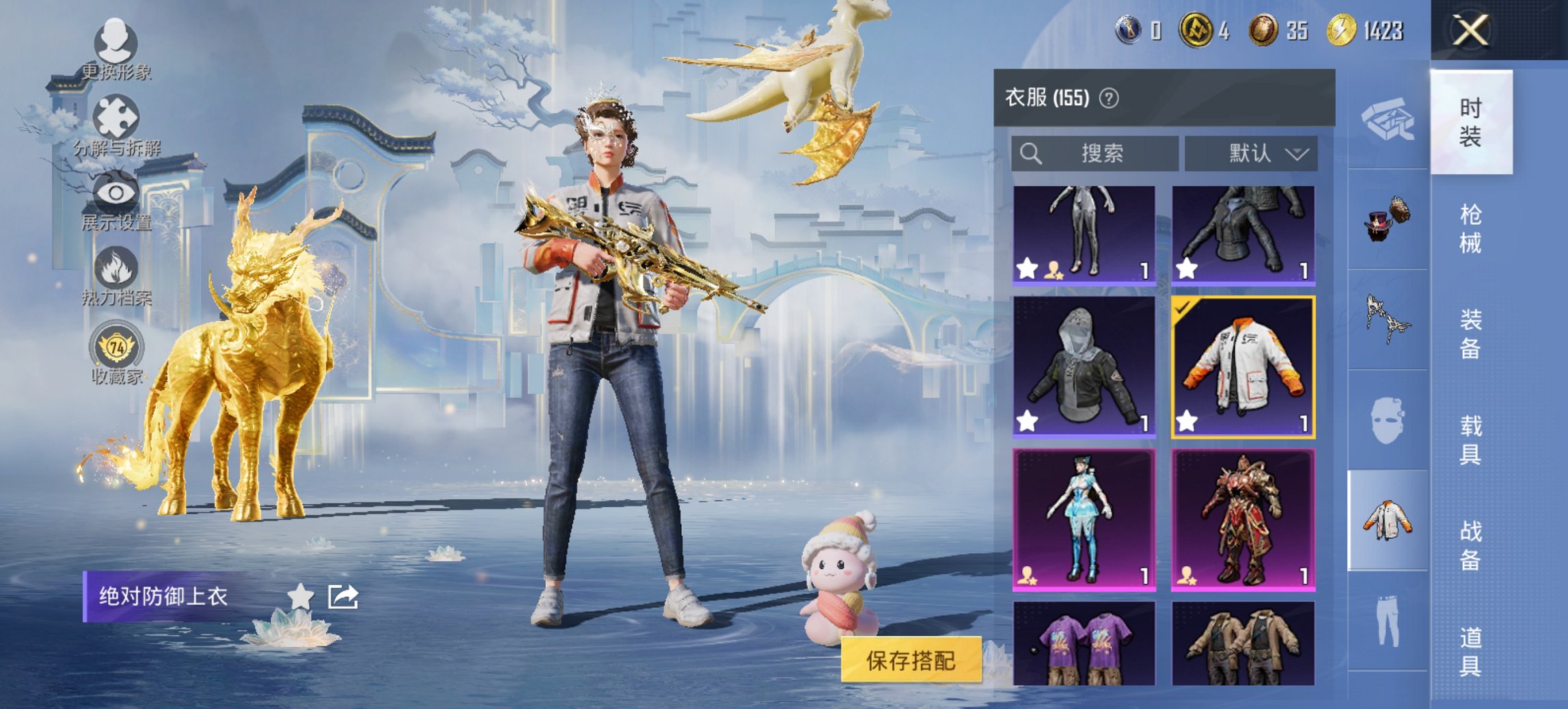This screenshot has width=1568, height=709.
Task: Select the 分解与拆解 dismantle icon
Action: click(x=118, y=116)
